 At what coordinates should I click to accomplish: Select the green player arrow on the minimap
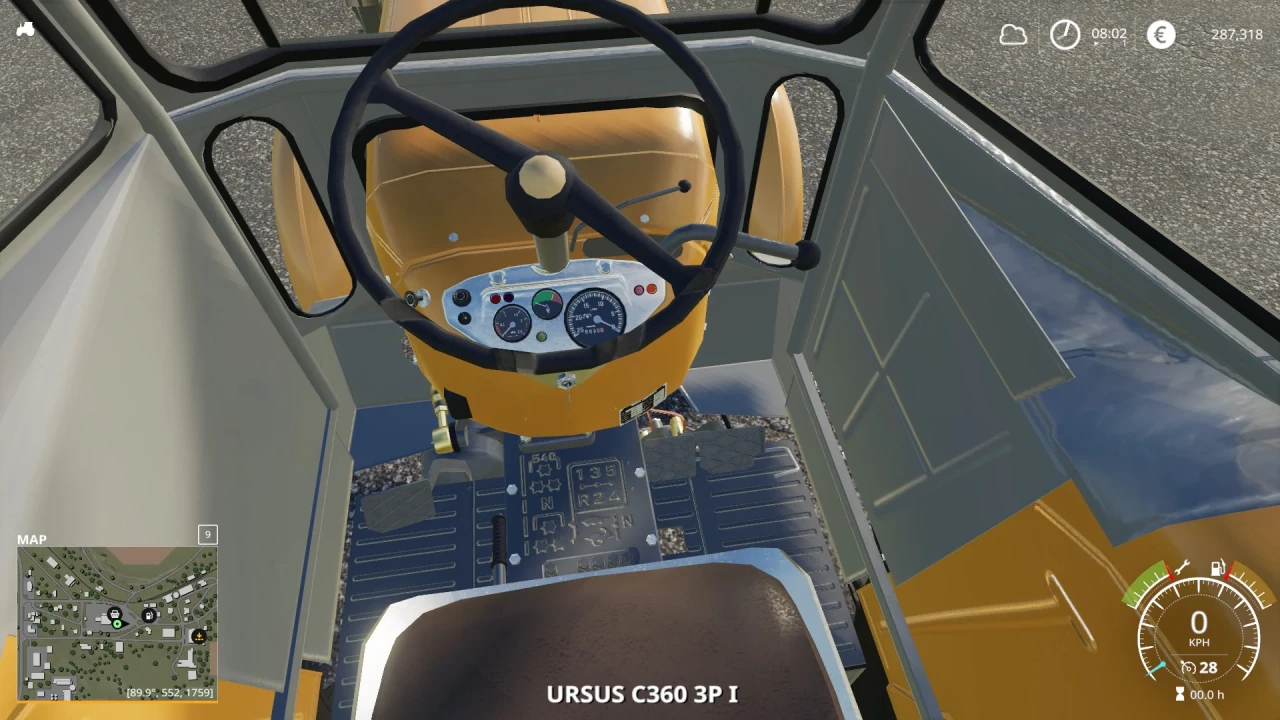point(118,625)
